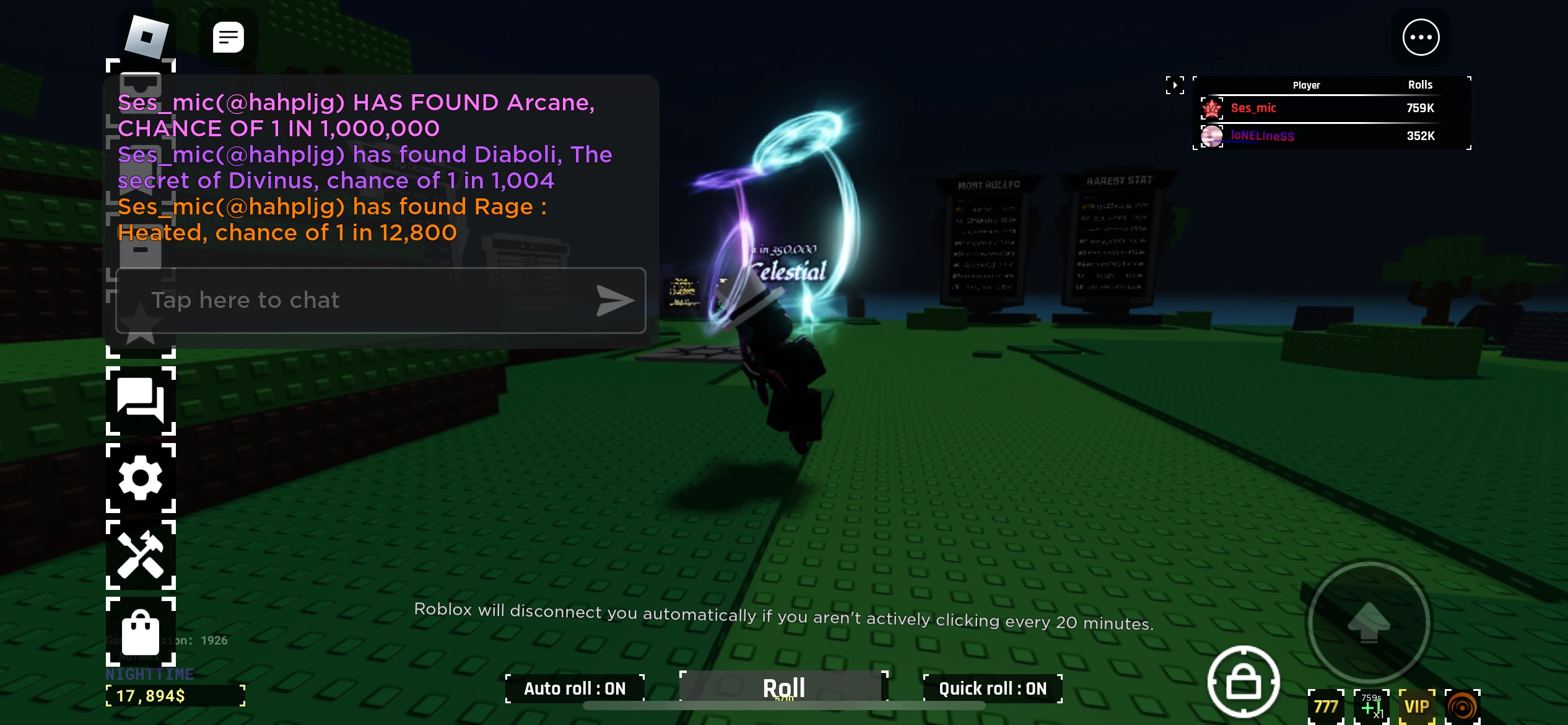Open the three-dots menu top right
This screenshot has height=725, width=1568.
1420,37
